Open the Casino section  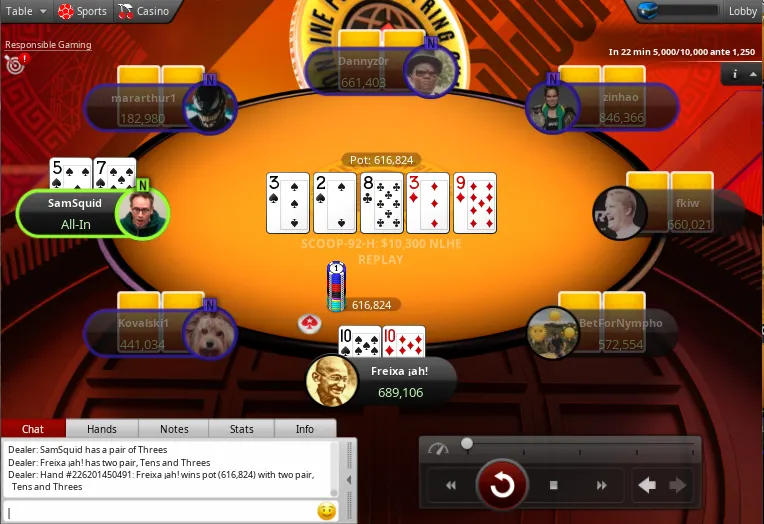tap(143, 12)
